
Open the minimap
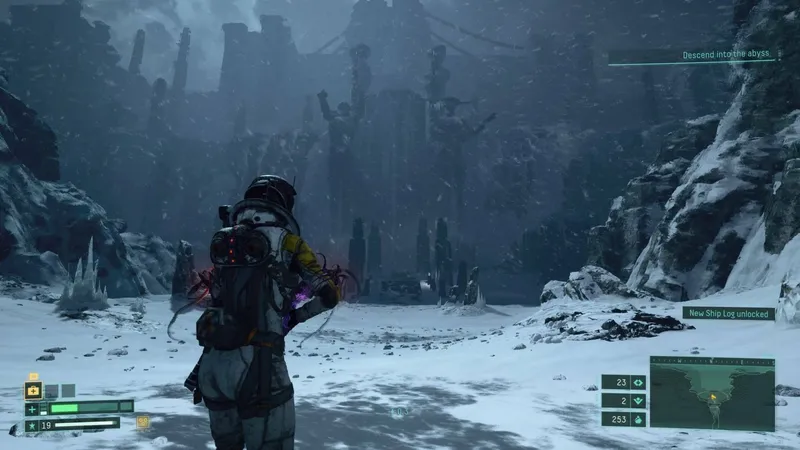pos(711,393)
